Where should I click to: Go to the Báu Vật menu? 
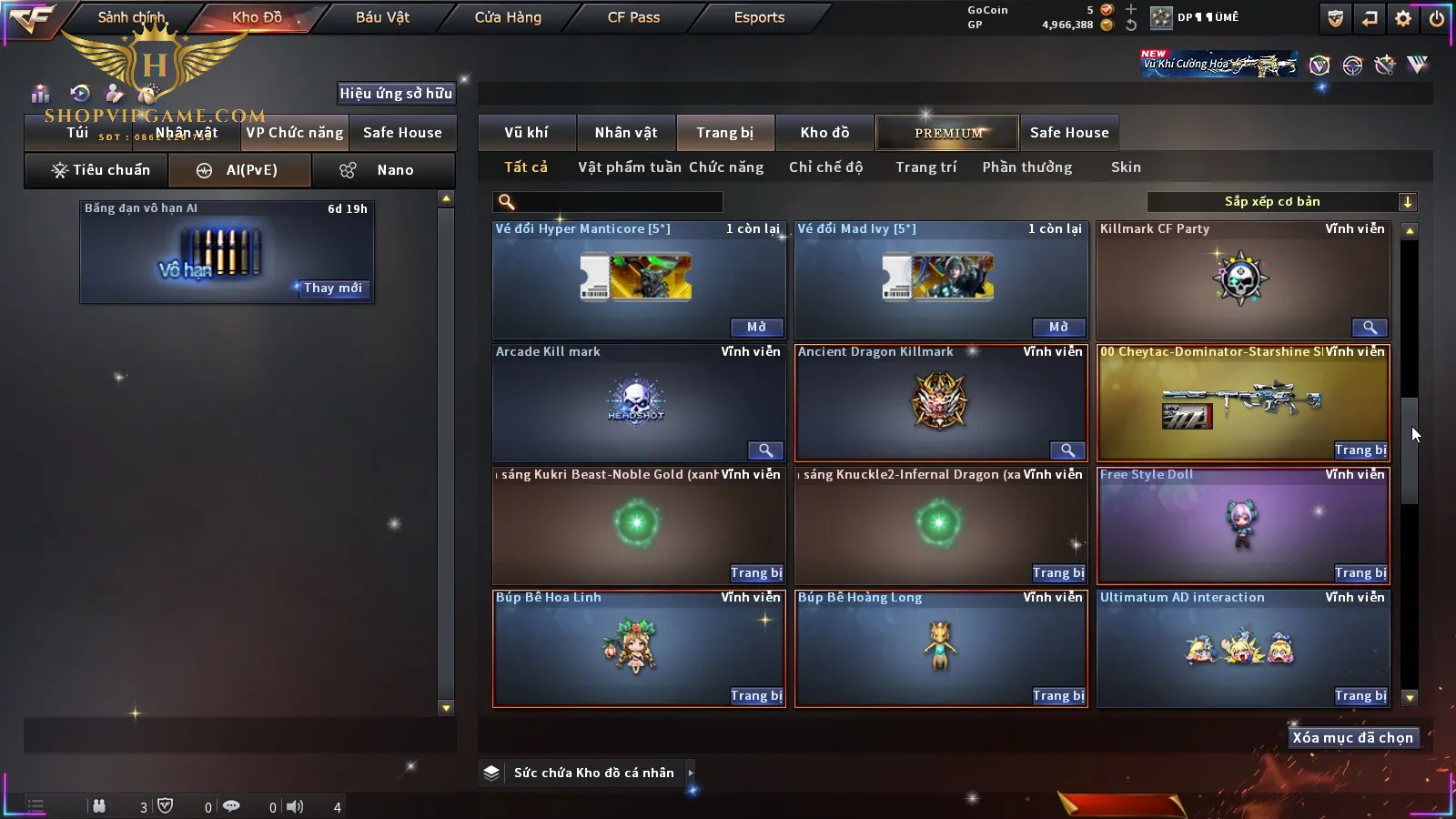pyautogui.click(x=382, y=17)
